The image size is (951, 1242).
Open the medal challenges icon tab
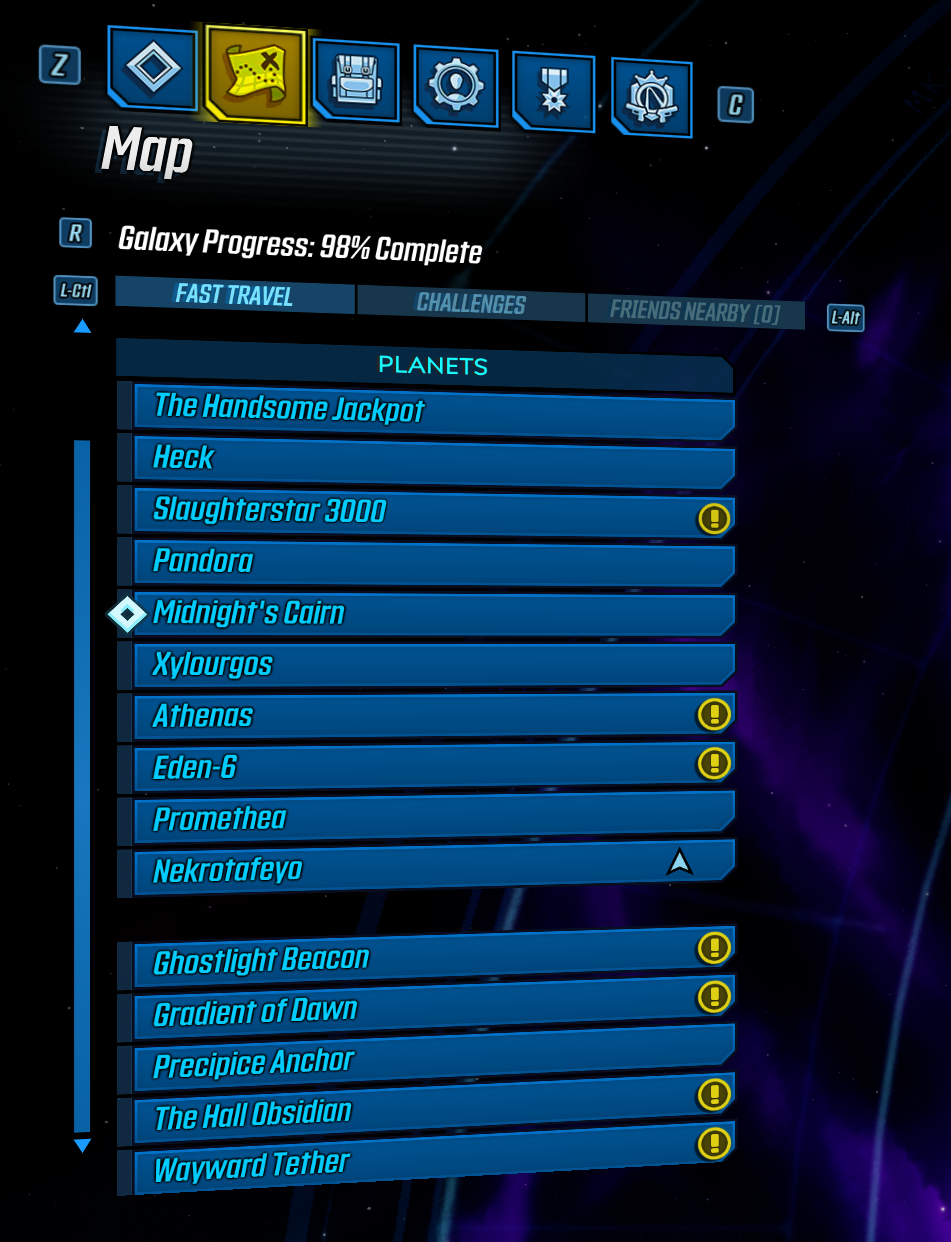click(x=553, y=92)
